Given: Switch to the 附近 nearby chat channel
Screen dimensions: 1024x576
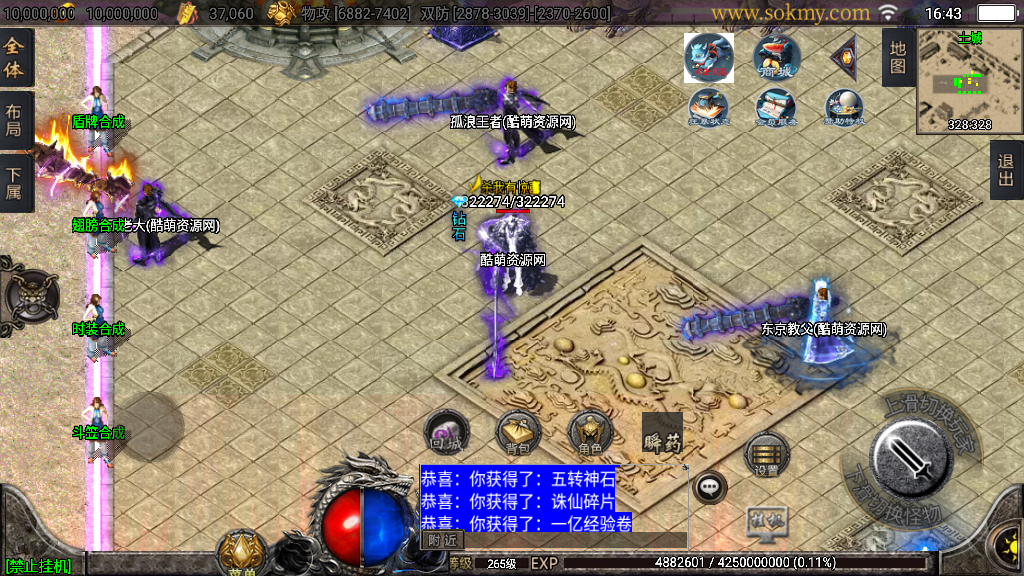Looking at the screenshot, I should pos(441,539).
